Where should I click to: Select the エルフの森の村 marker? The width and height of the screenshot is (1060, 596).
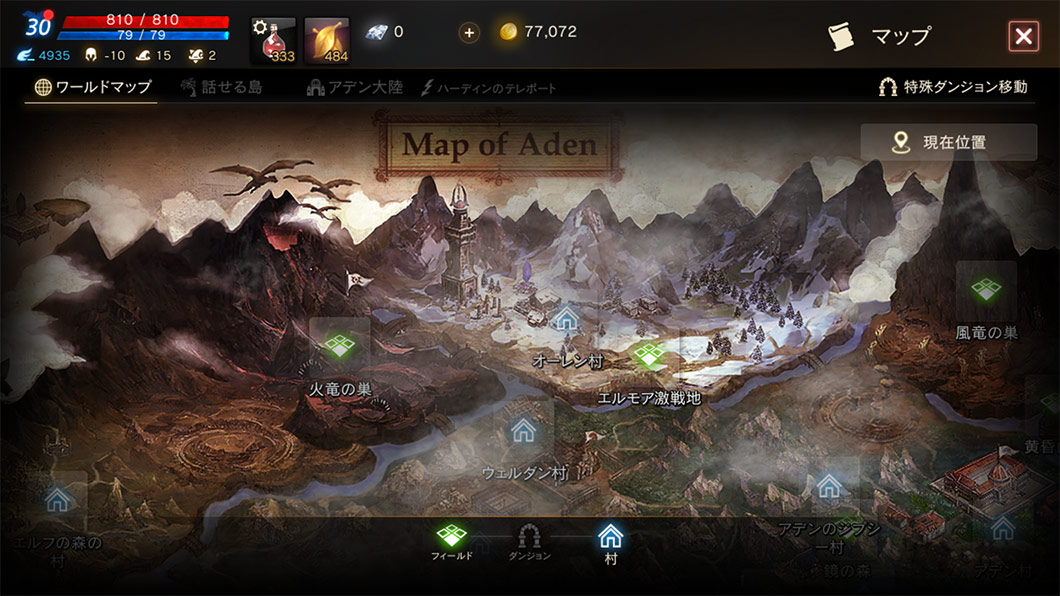tap(58, 499)
